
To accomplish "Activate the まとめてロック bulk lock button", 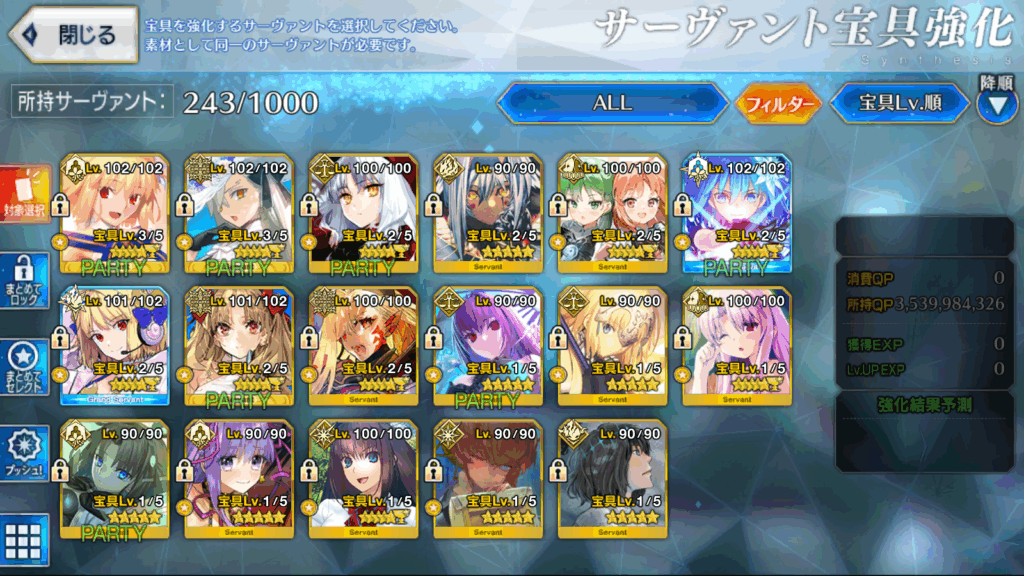I will coord(24,281).
